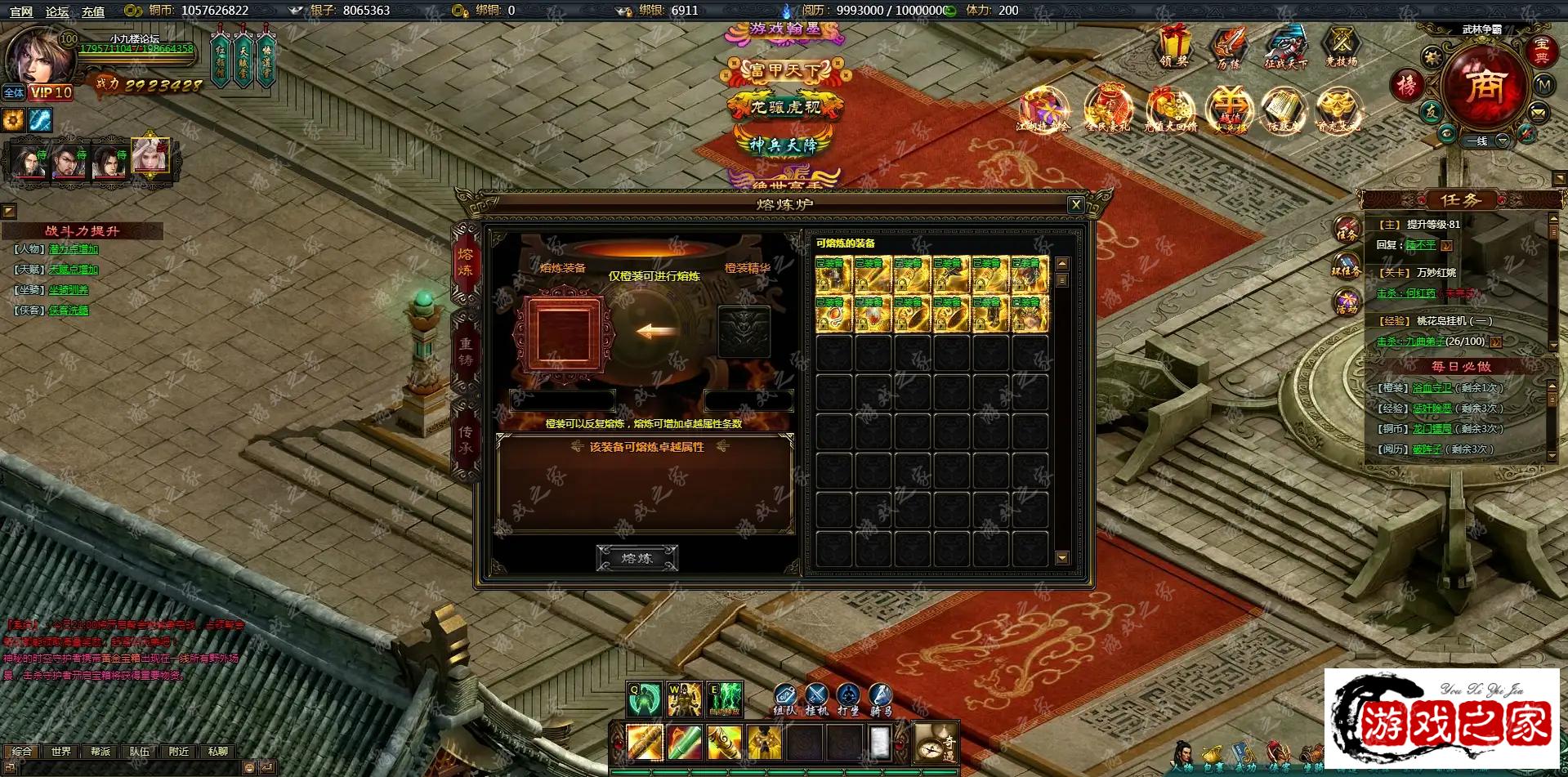
Task: Switch to the 重铸 reforge tab
Action: (466, 351)
